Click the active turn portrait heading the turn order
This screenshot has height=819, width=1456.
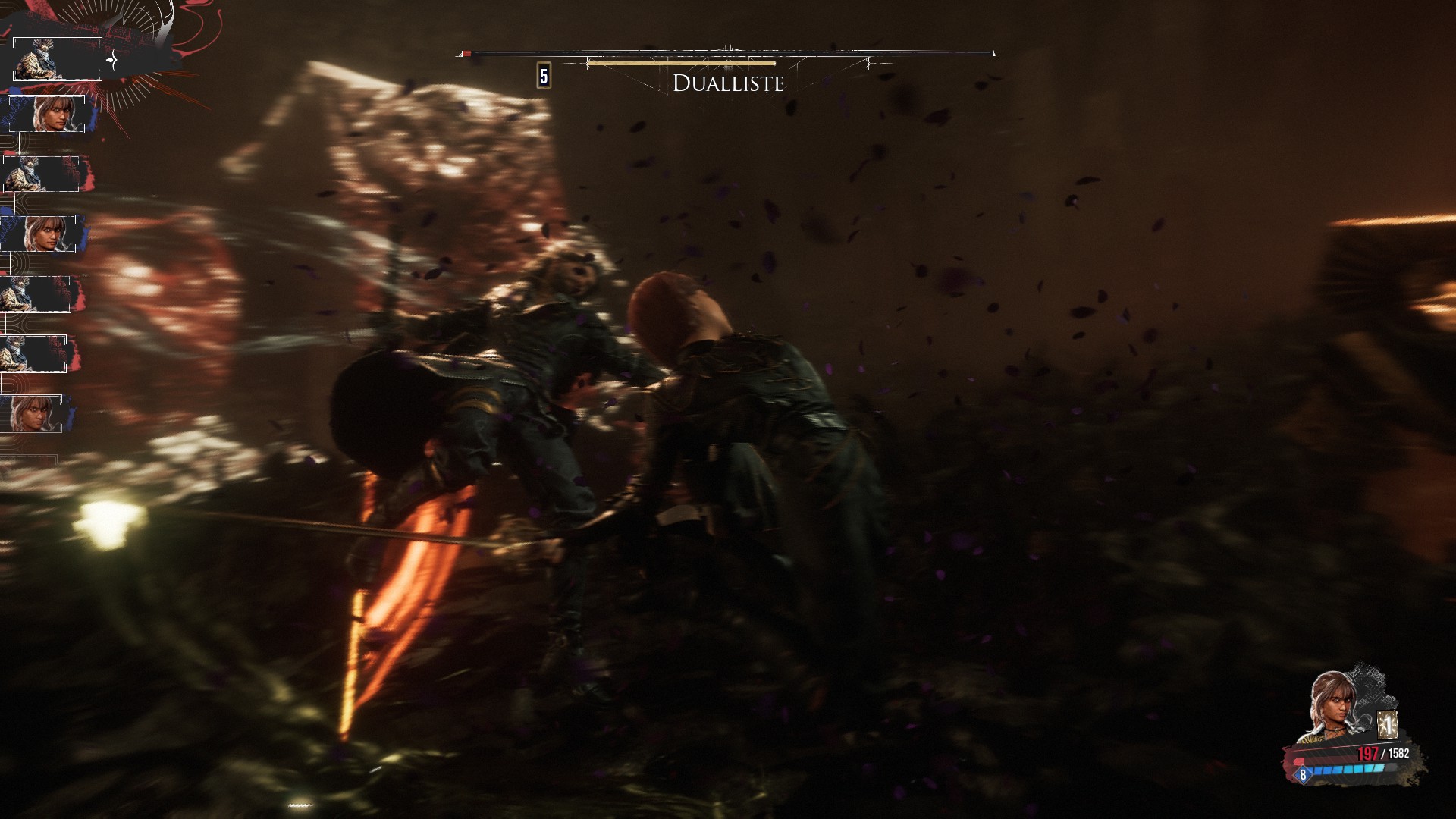pos(58,59)
